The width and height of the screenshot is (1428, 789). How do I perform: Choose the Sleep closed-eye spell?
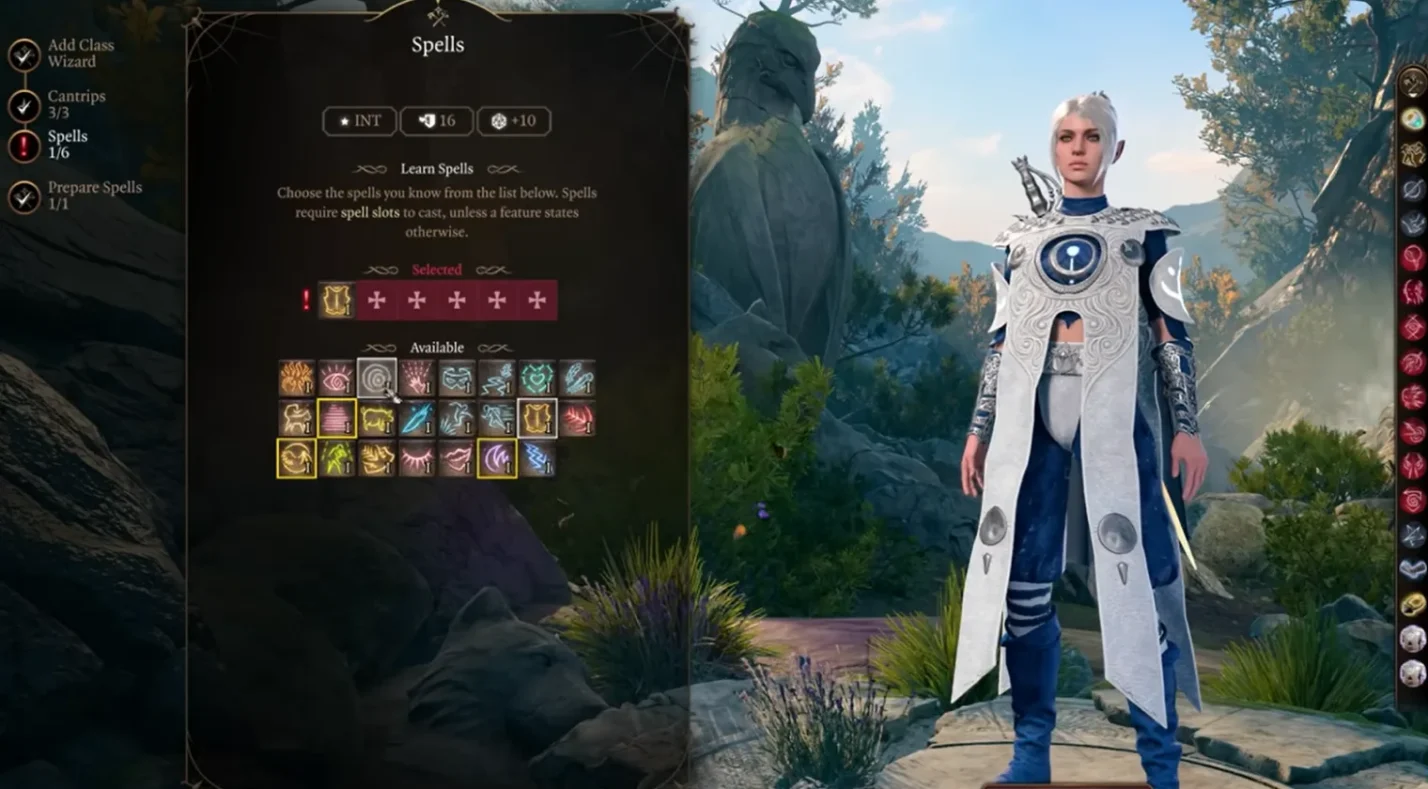417,459
